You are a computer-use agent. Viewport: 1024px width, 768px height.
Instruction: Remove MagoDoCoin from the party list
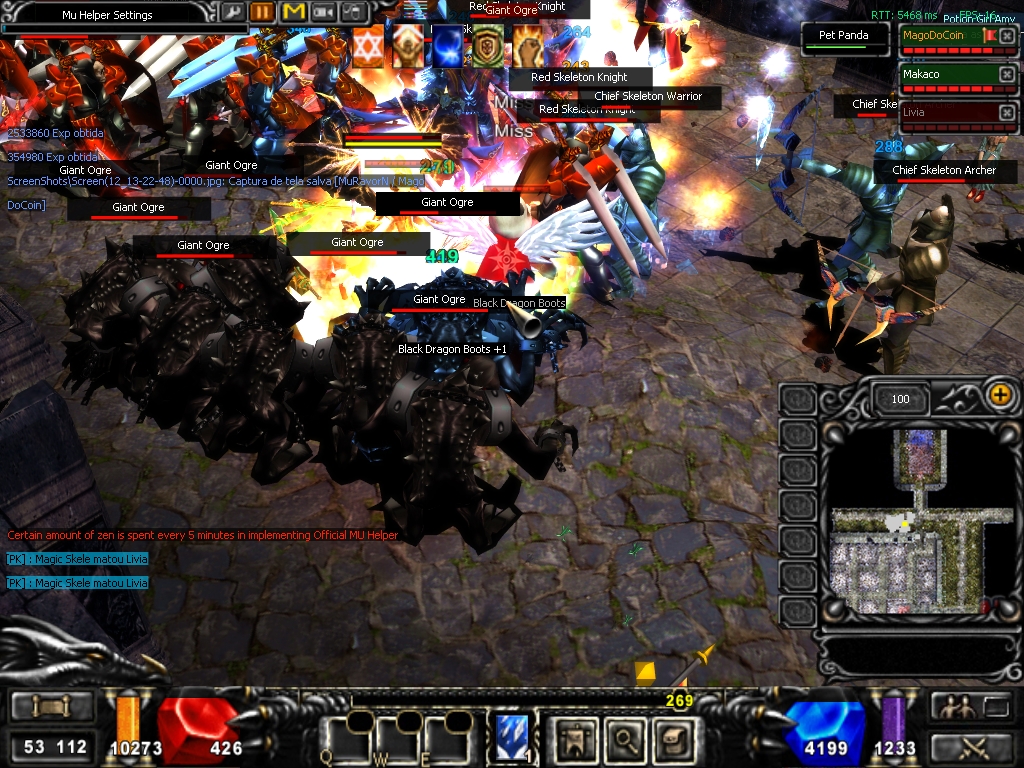1006,37
